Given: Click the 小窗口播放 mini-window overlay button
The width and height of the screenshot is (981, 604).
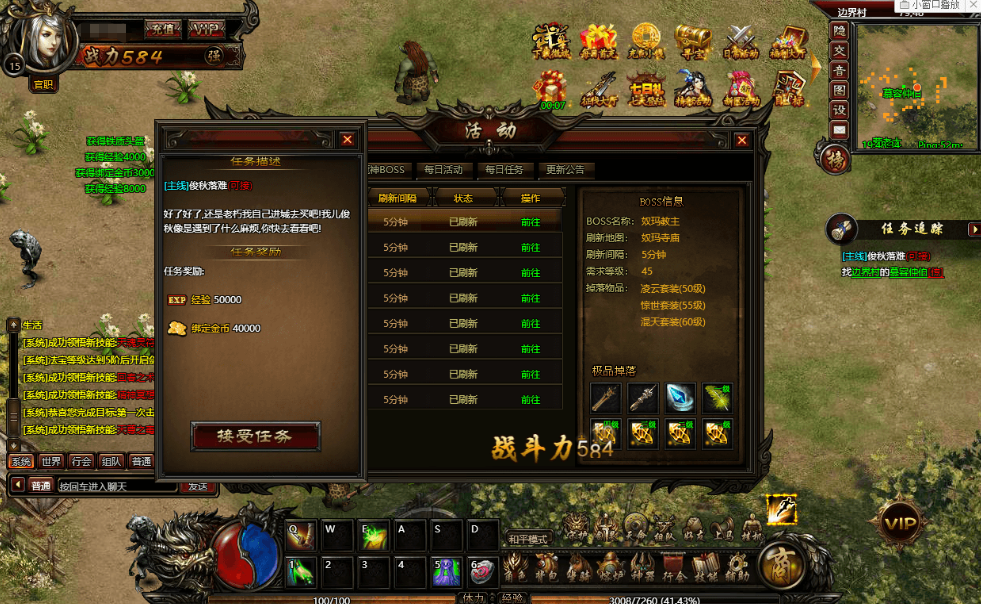Looking at the screenshot, I should pos(929,5).
